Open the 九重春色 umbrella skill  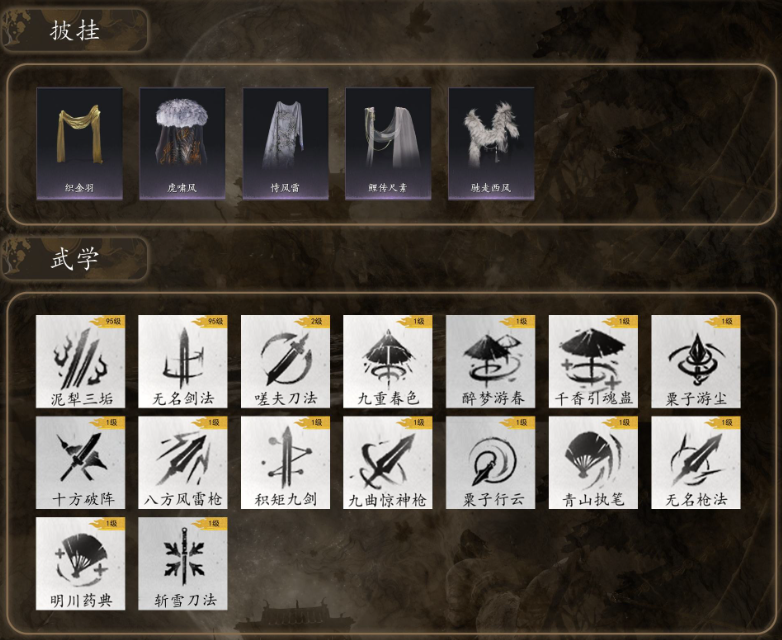click(388, 362)
